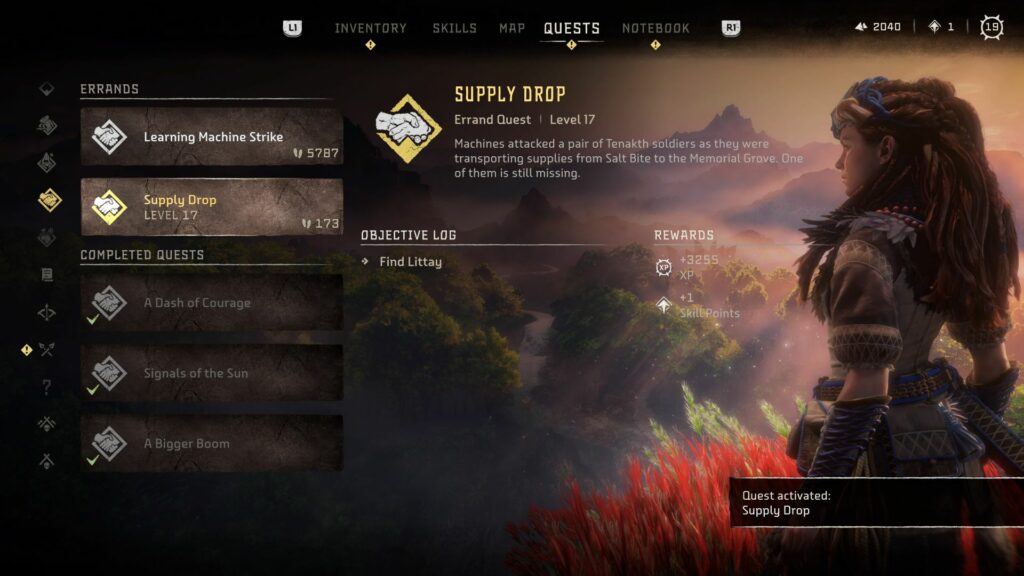Go to the Map tab
1024x576 pixels.
tap(512, 28)
